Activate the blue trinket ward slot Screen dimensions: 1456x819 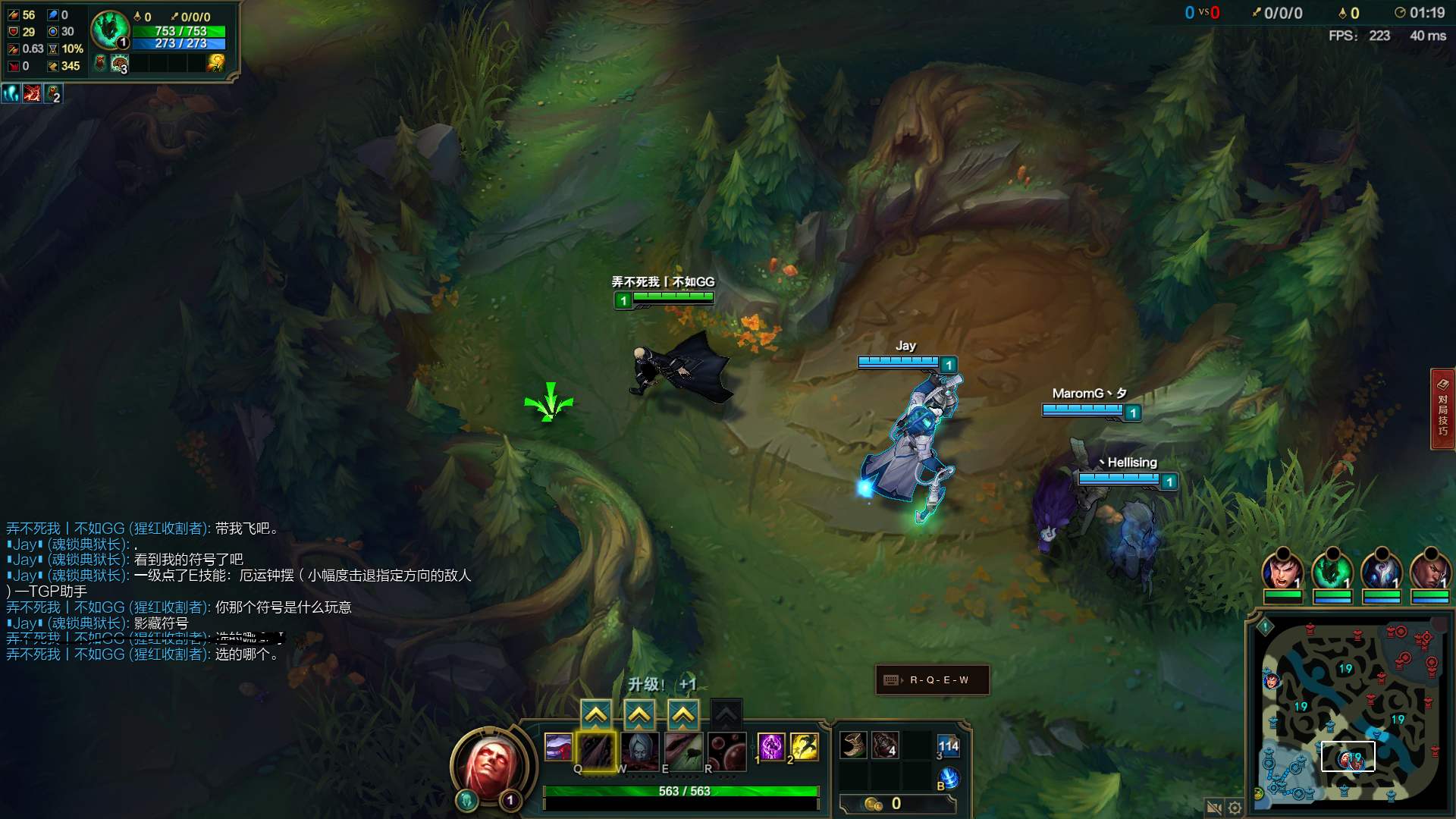click(948, 747)
